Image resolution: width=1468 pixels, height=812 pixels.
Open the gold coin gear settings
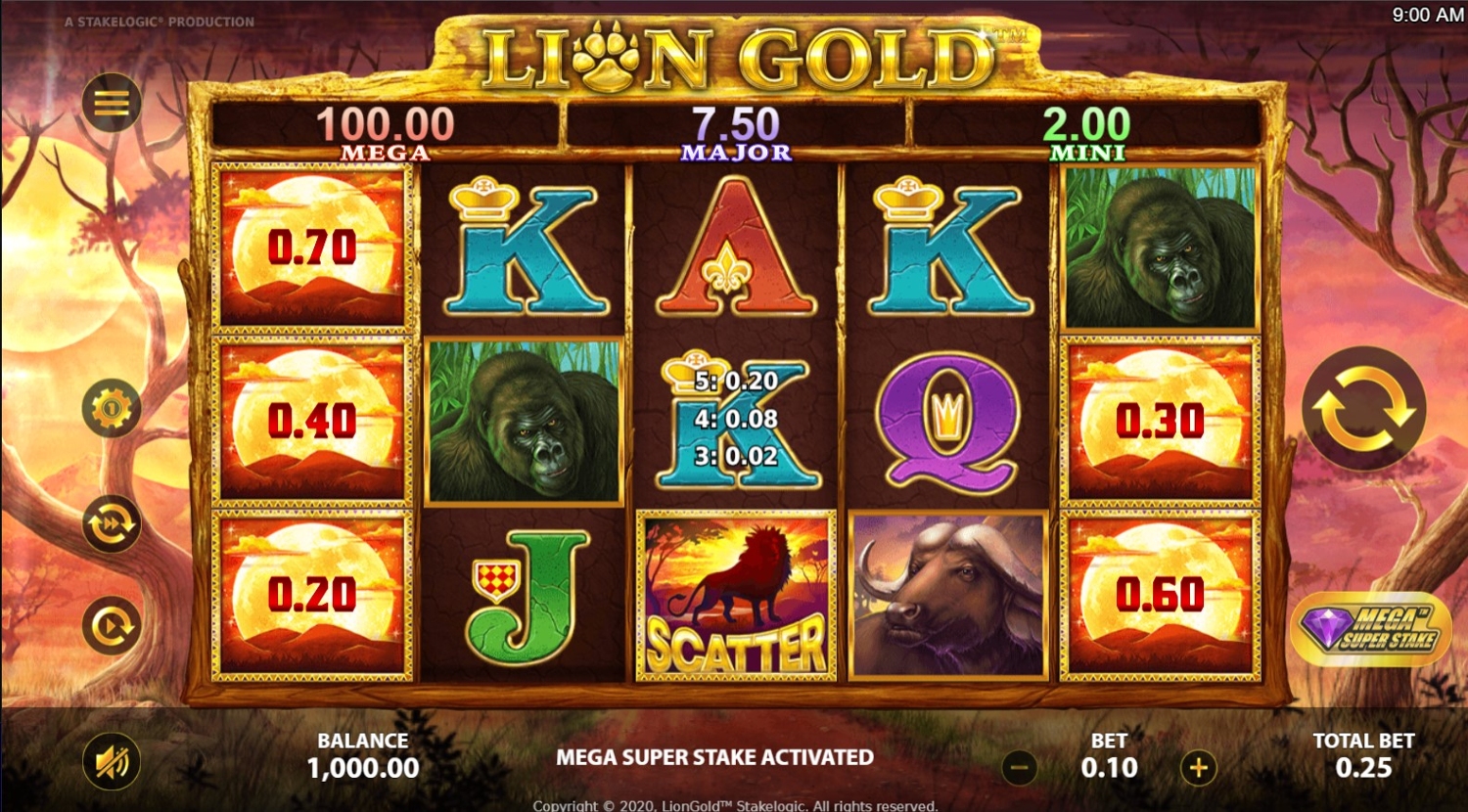pos(111,407)
